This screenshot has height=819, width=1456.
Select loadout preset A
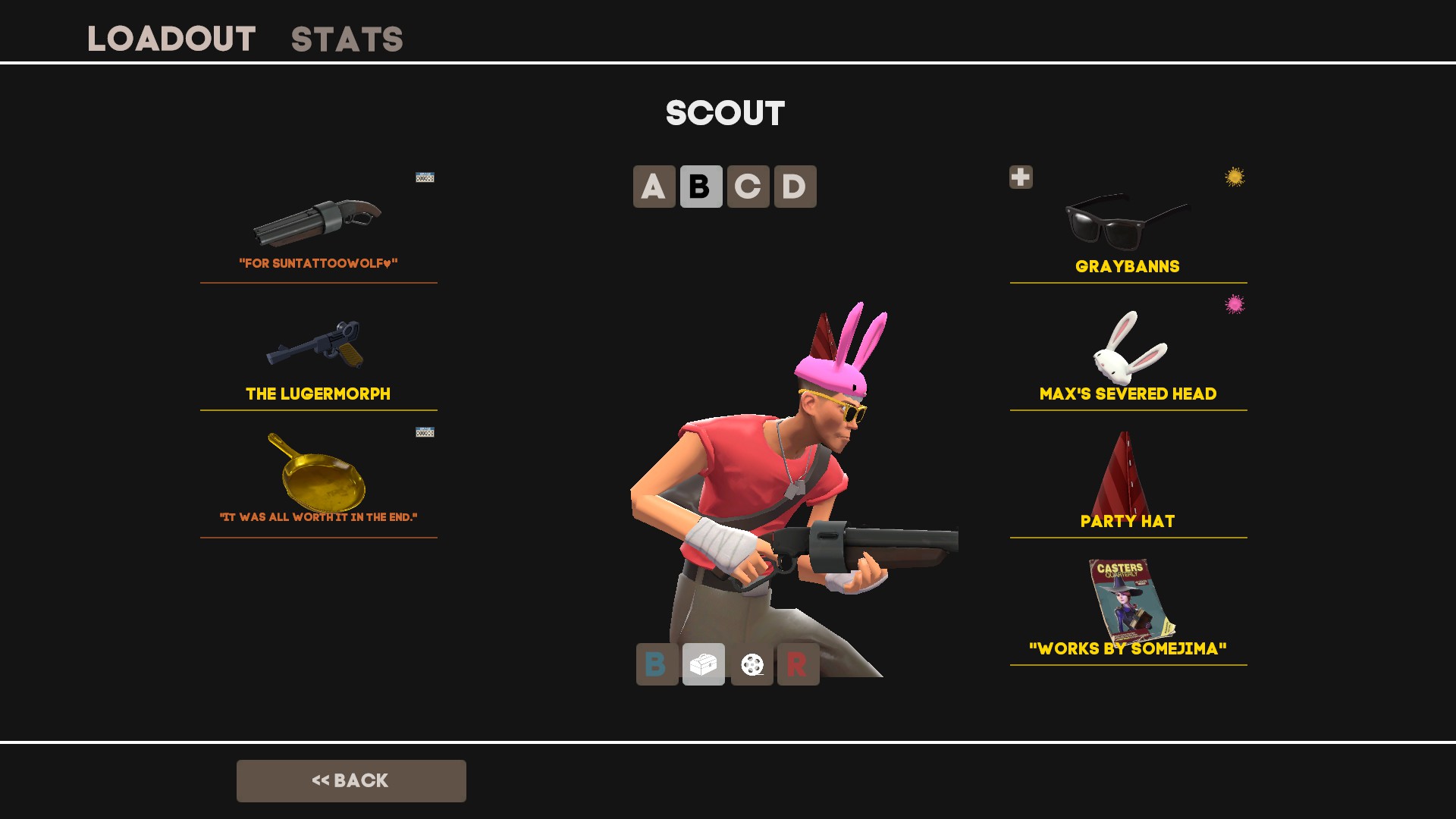click(x=654, y=187)
